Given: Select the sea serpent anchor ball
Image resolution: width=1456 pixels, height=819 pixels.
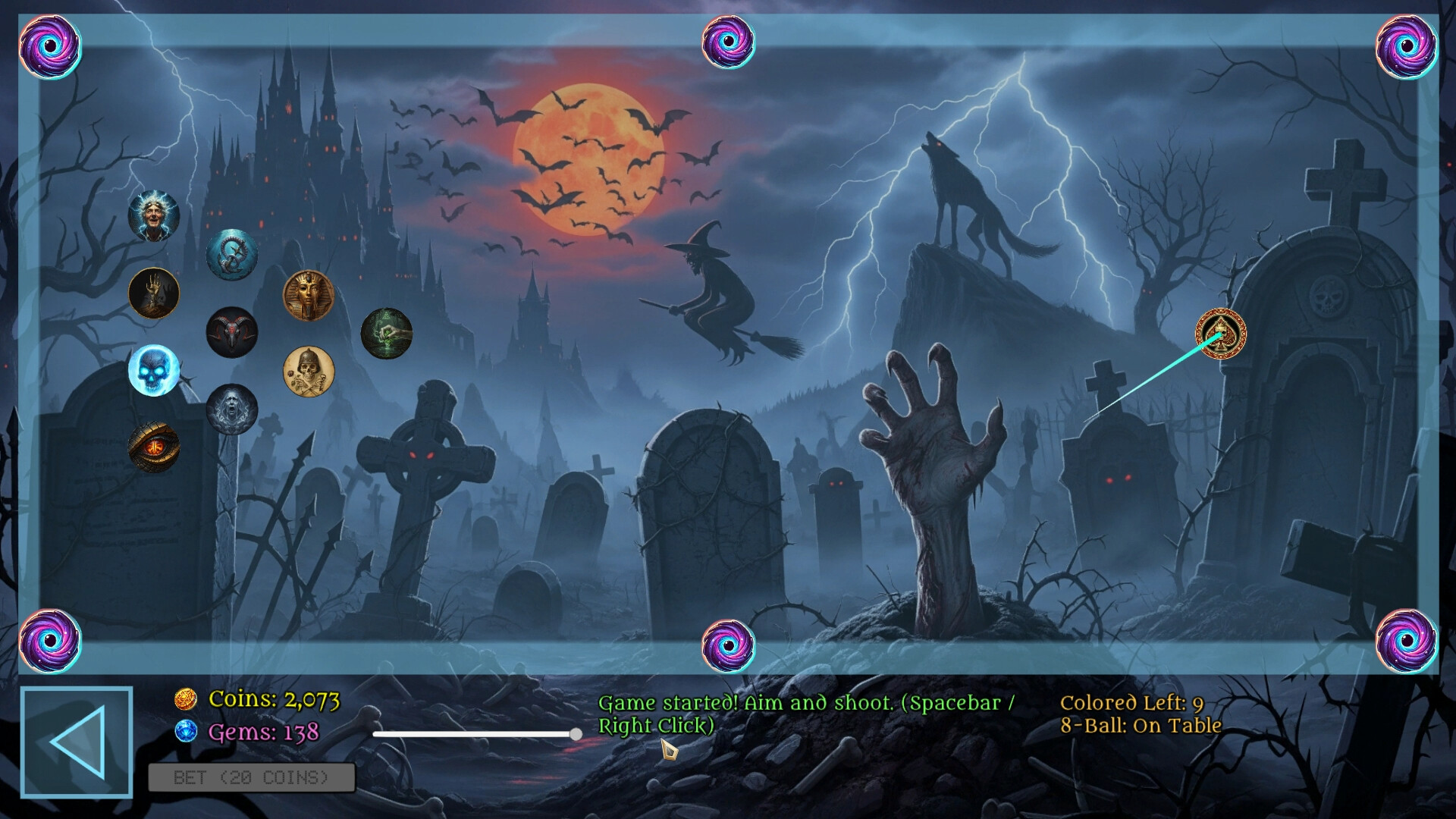Looking at the screenshot, I should pyautogui.click(x=232, y=254).
